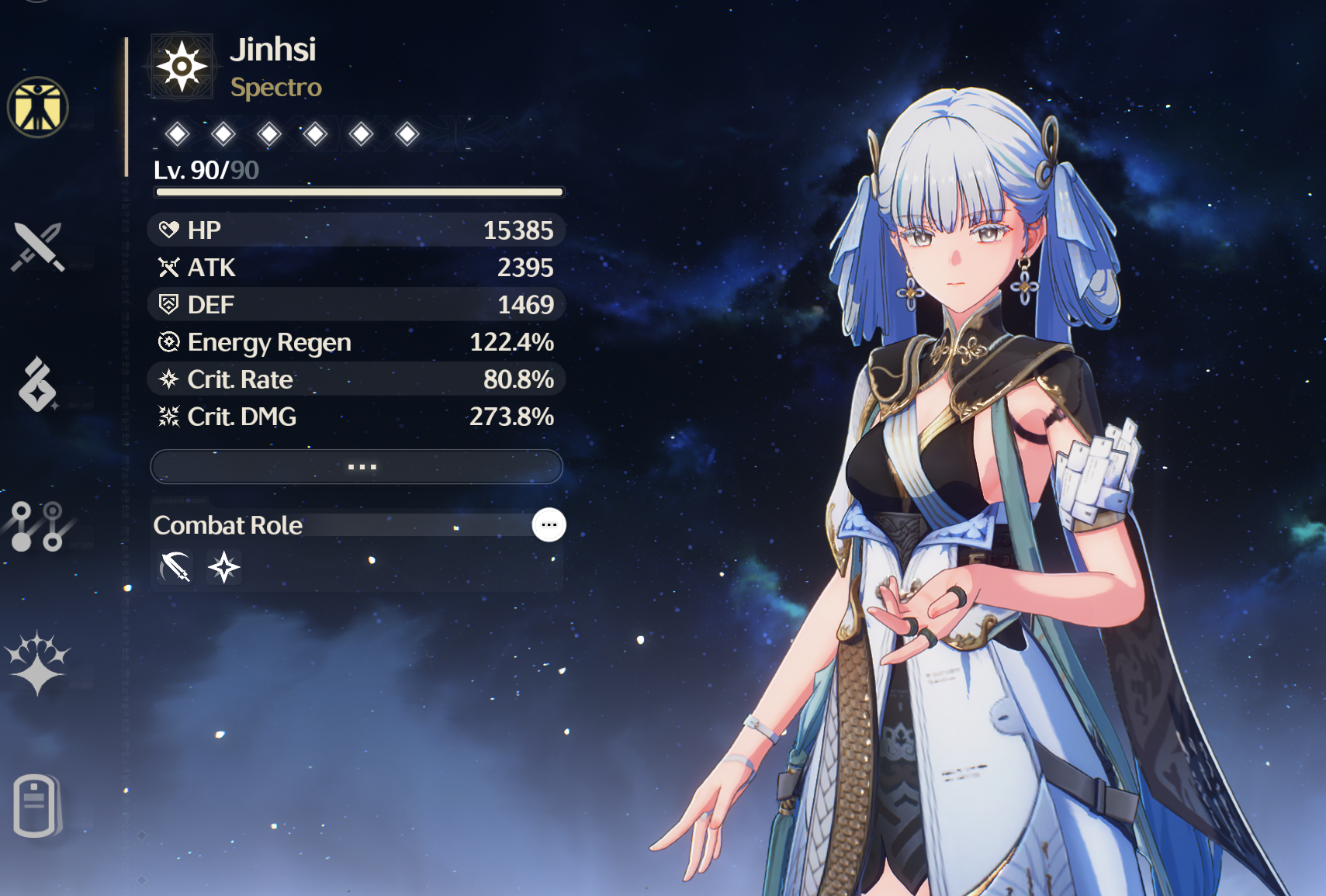Open the Resonance Chain star tab

(37, 664)
